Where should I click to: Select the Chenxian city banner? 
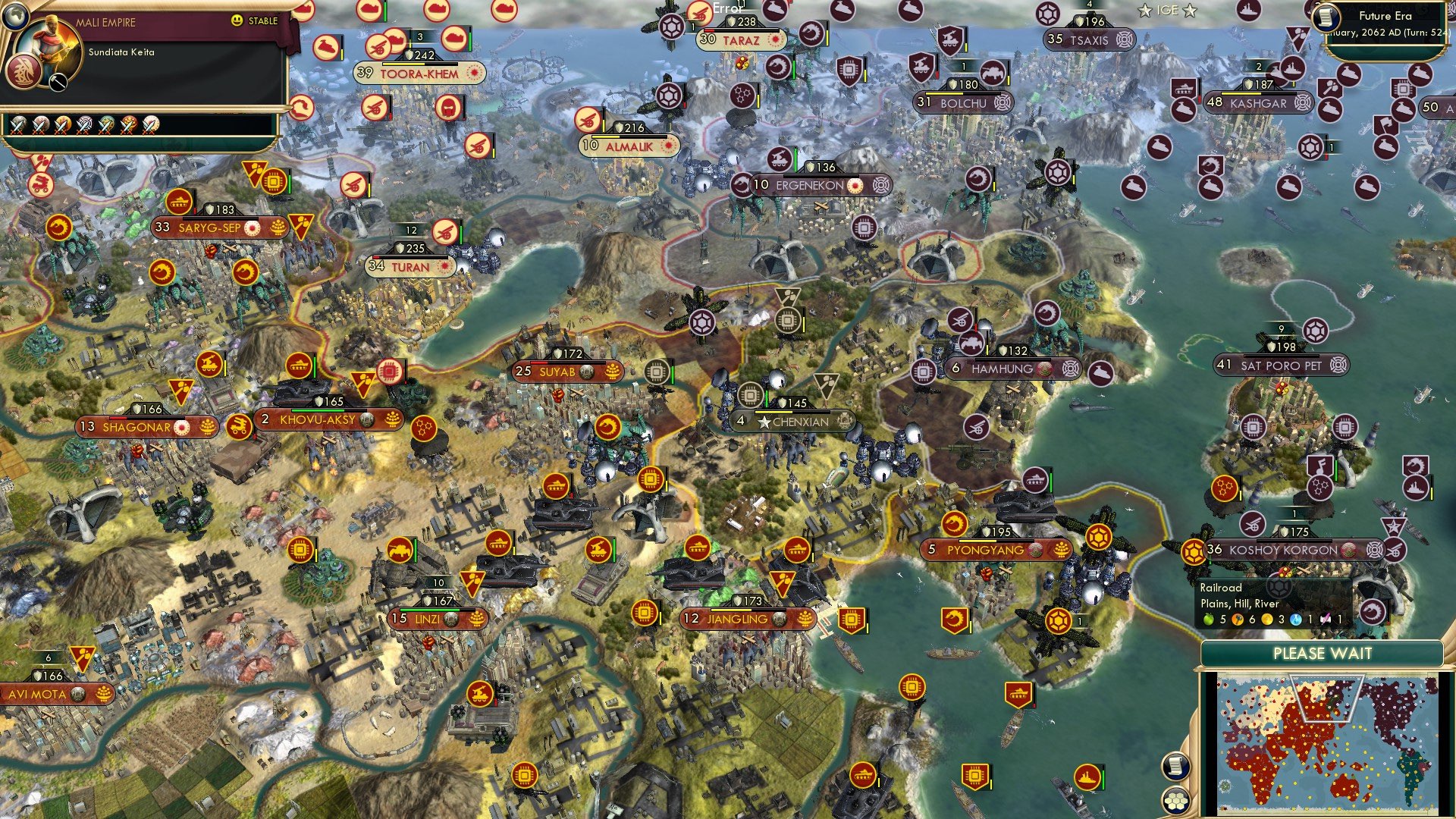[x=792, y=422]
